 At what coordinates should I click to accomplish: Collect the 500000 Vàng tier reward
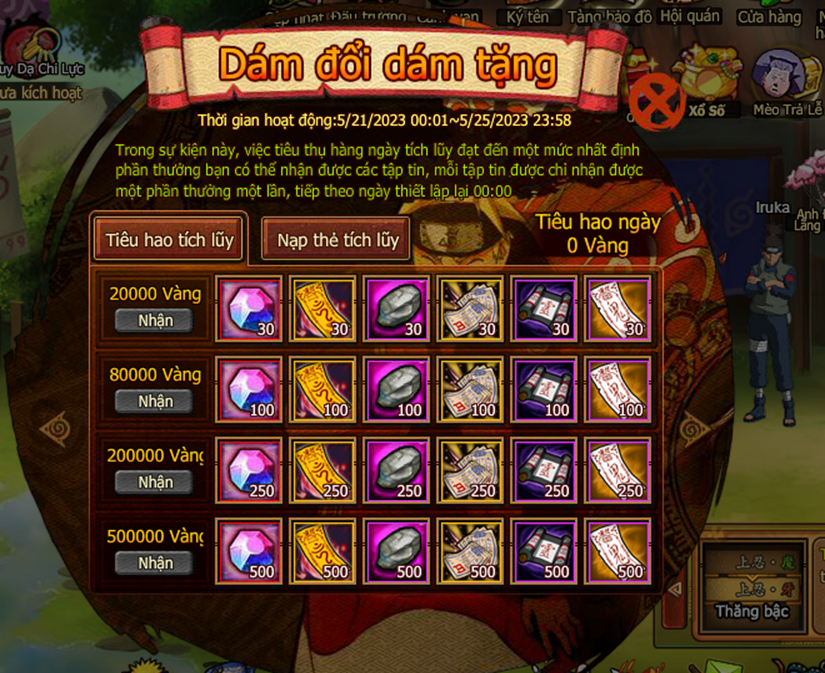(155, 563)
